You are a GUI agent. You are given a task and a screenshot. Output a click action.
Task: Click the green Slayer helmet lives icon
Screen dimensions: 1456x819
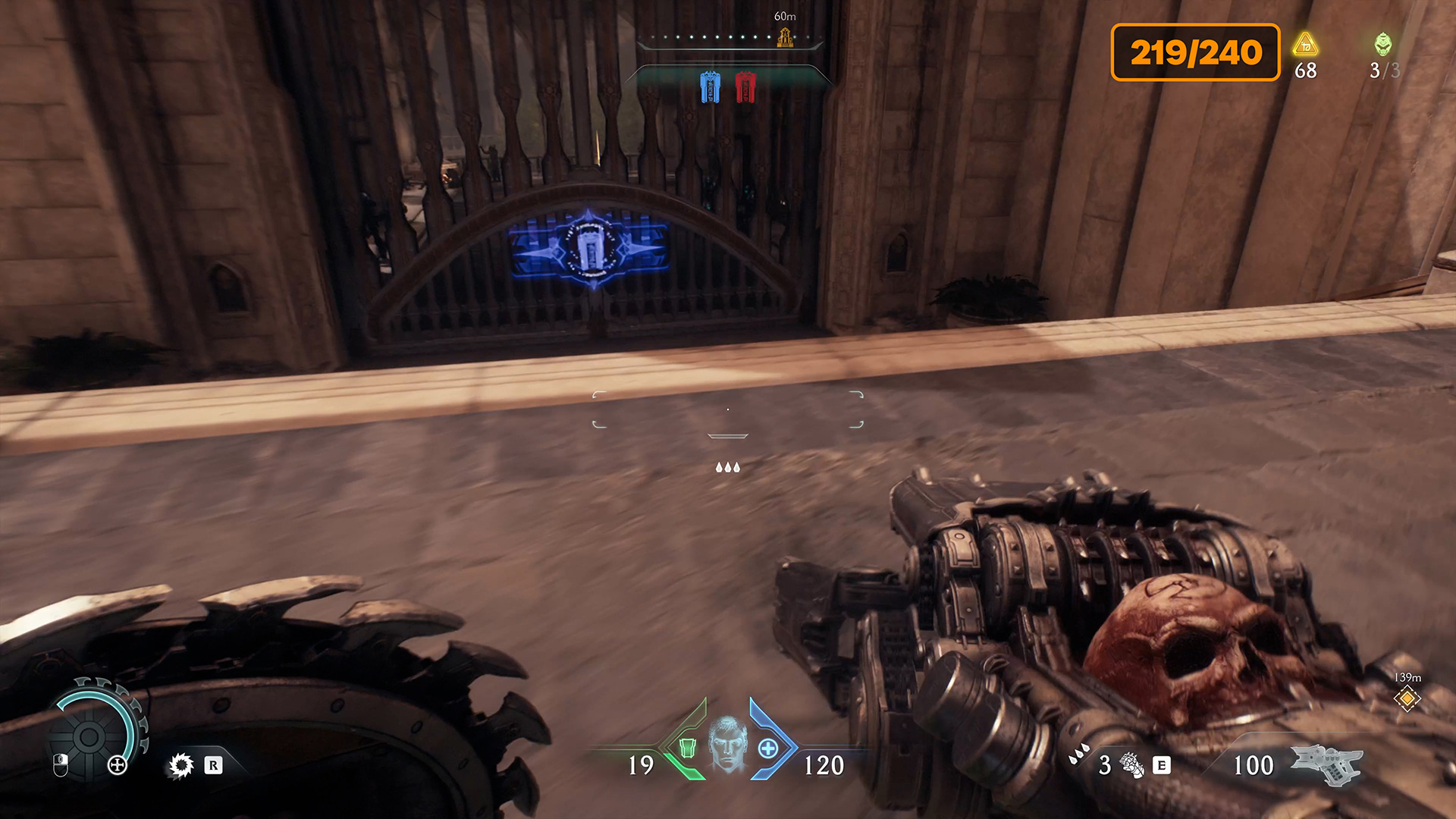(1383, 44)
